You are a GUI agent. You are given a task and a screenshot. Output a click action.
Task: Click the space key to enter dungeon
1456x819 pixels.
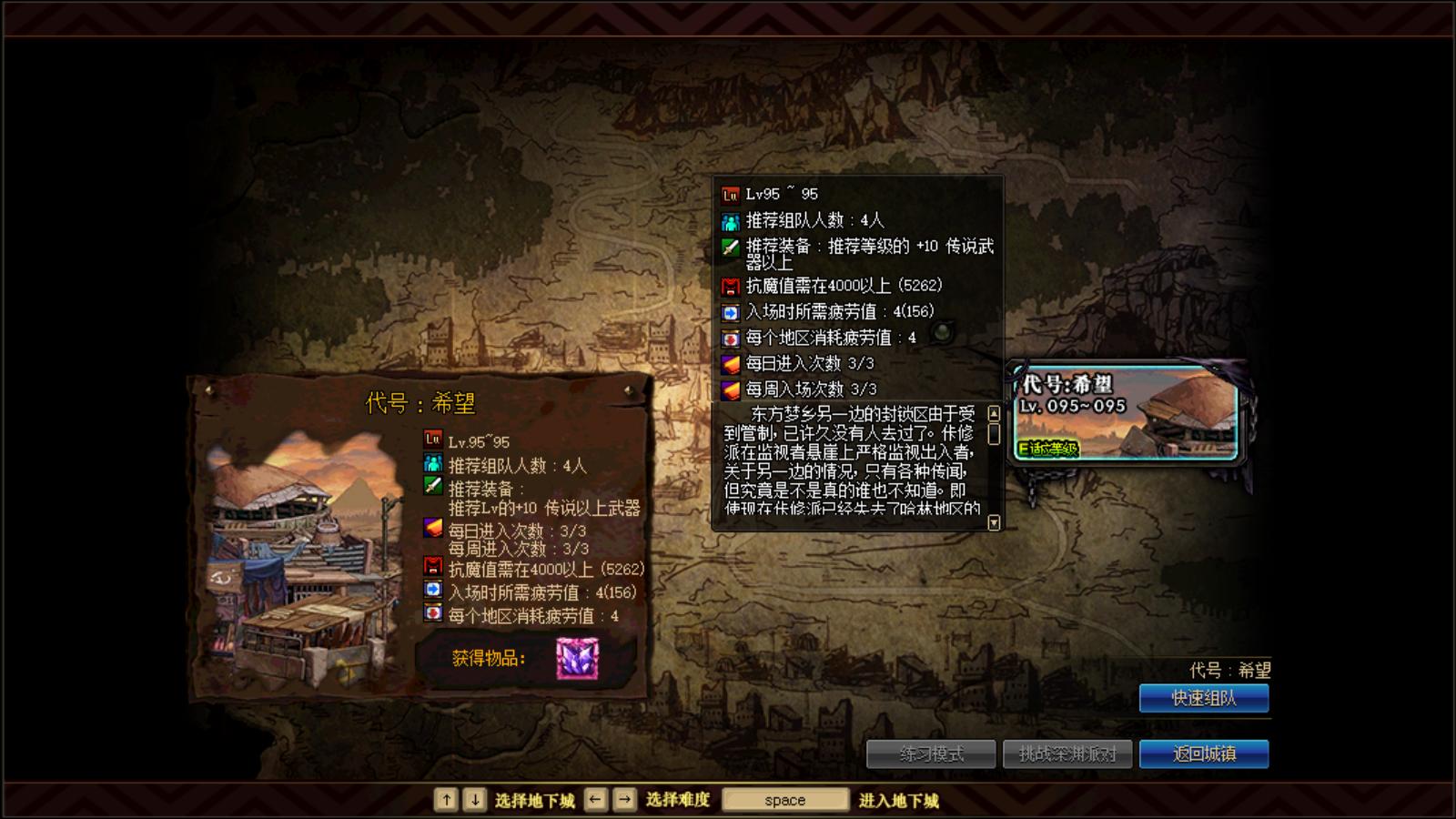pyautogui.click(x=784, y=799)
